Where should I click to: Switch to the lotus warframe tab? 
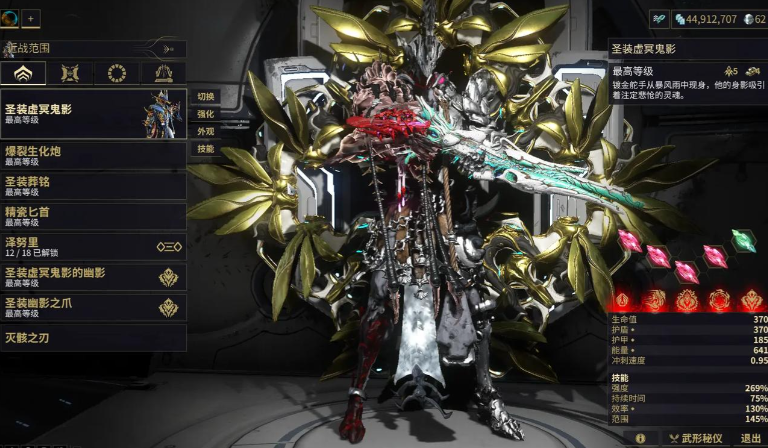click(x=24, y=73)
